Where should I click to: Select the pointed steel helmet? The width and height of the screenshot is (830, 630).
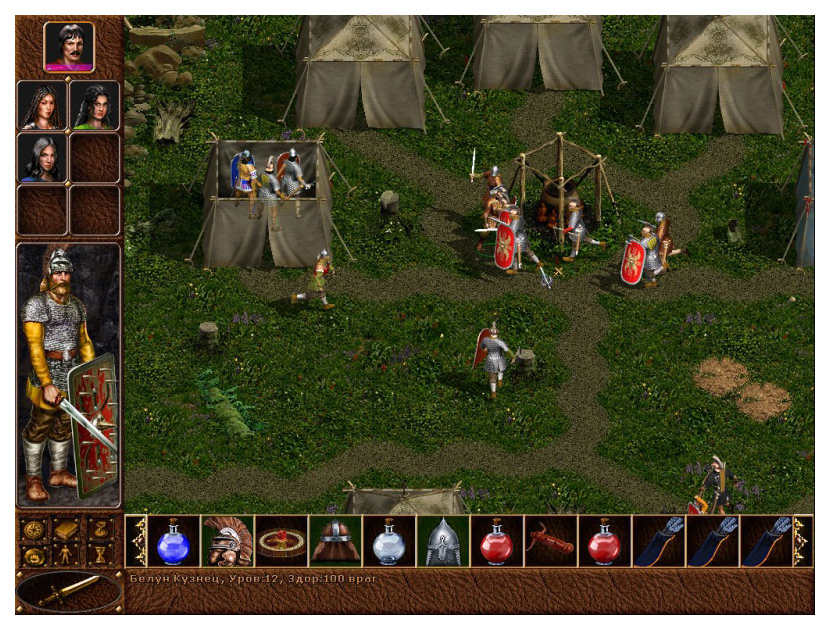443,541
